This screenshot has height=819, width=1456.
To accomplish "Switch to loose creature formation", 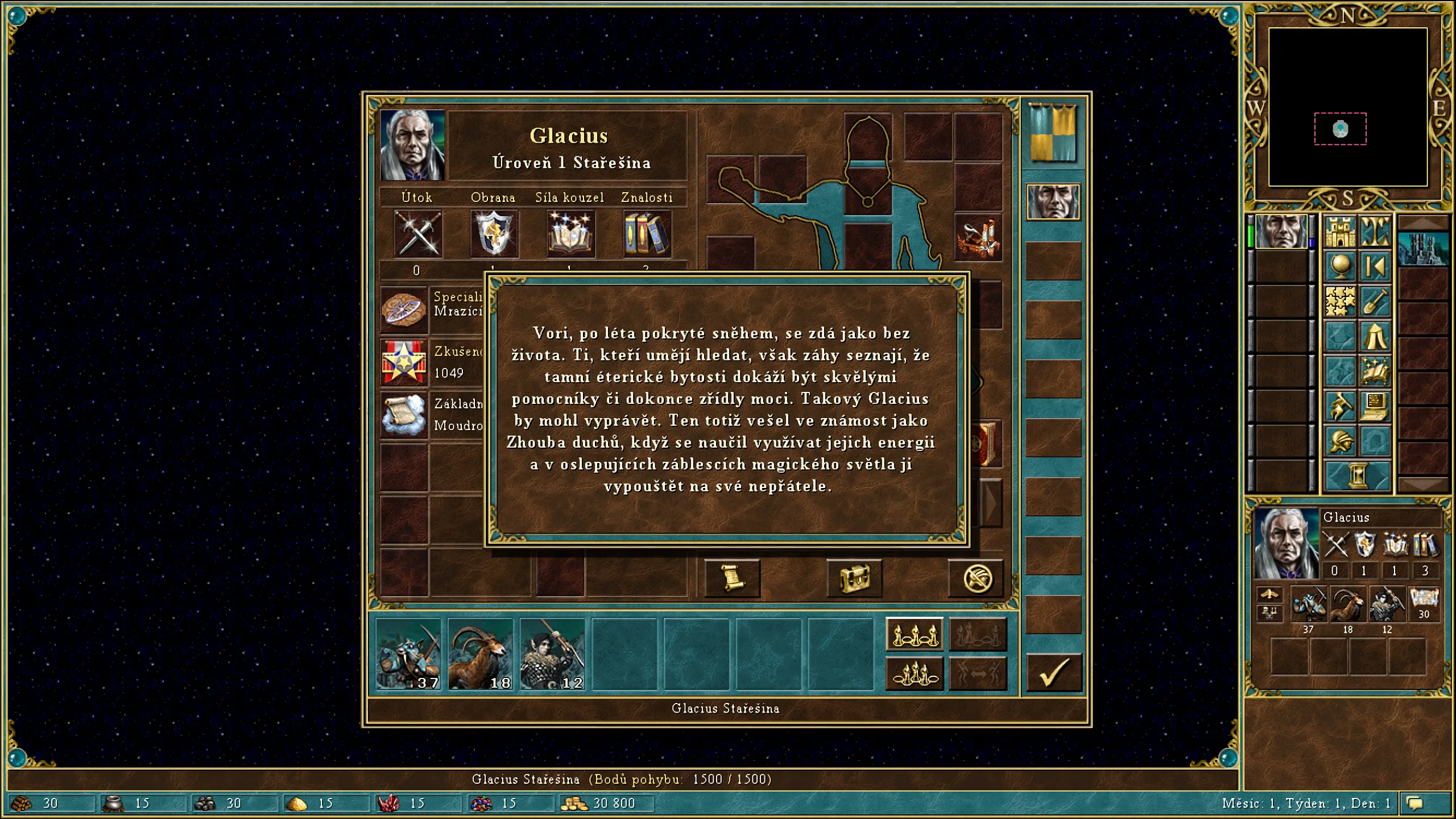I will 915,635.
